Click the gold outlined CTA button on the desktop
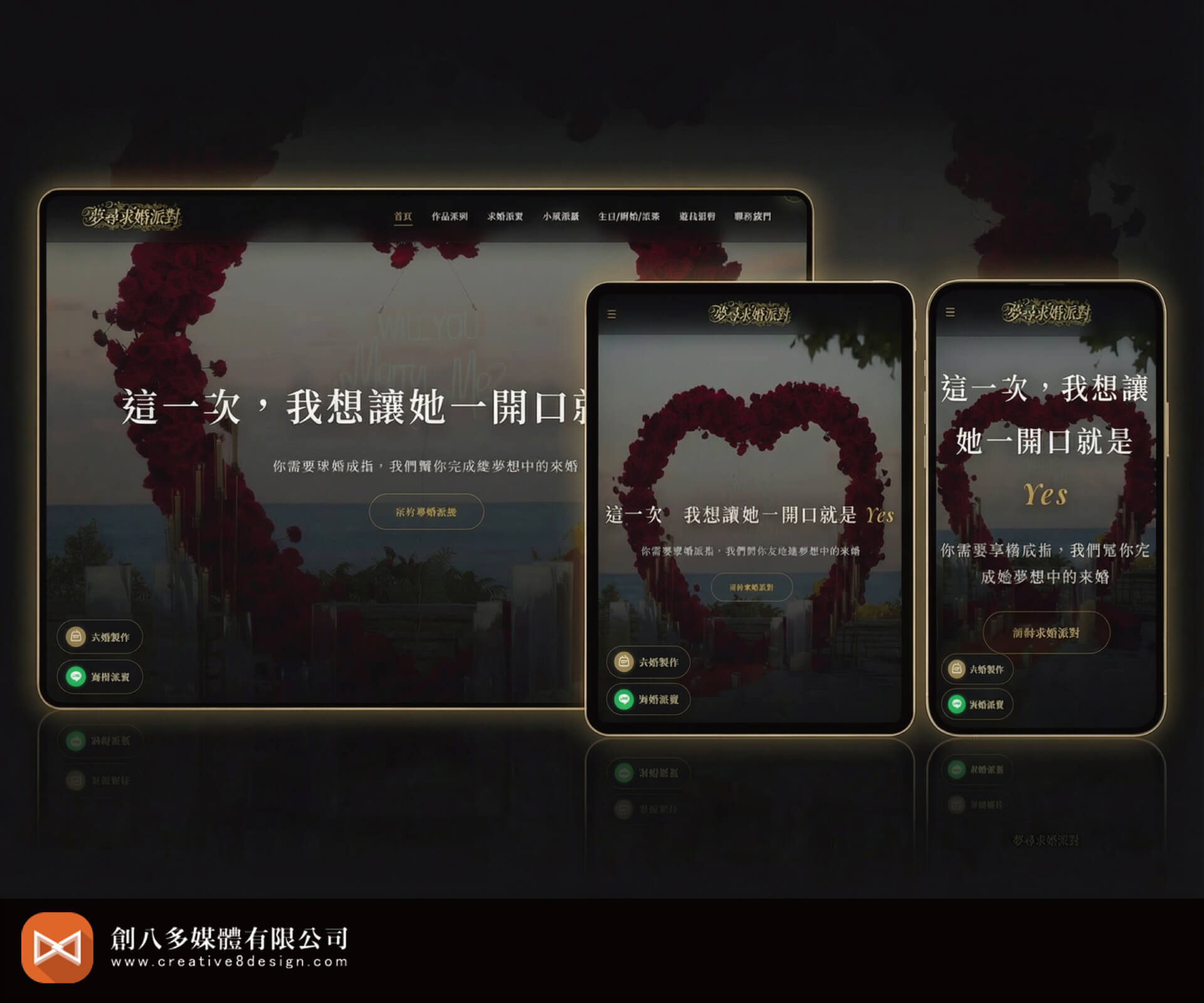This screenshot has height=1003, width=1204. [426, 512]
